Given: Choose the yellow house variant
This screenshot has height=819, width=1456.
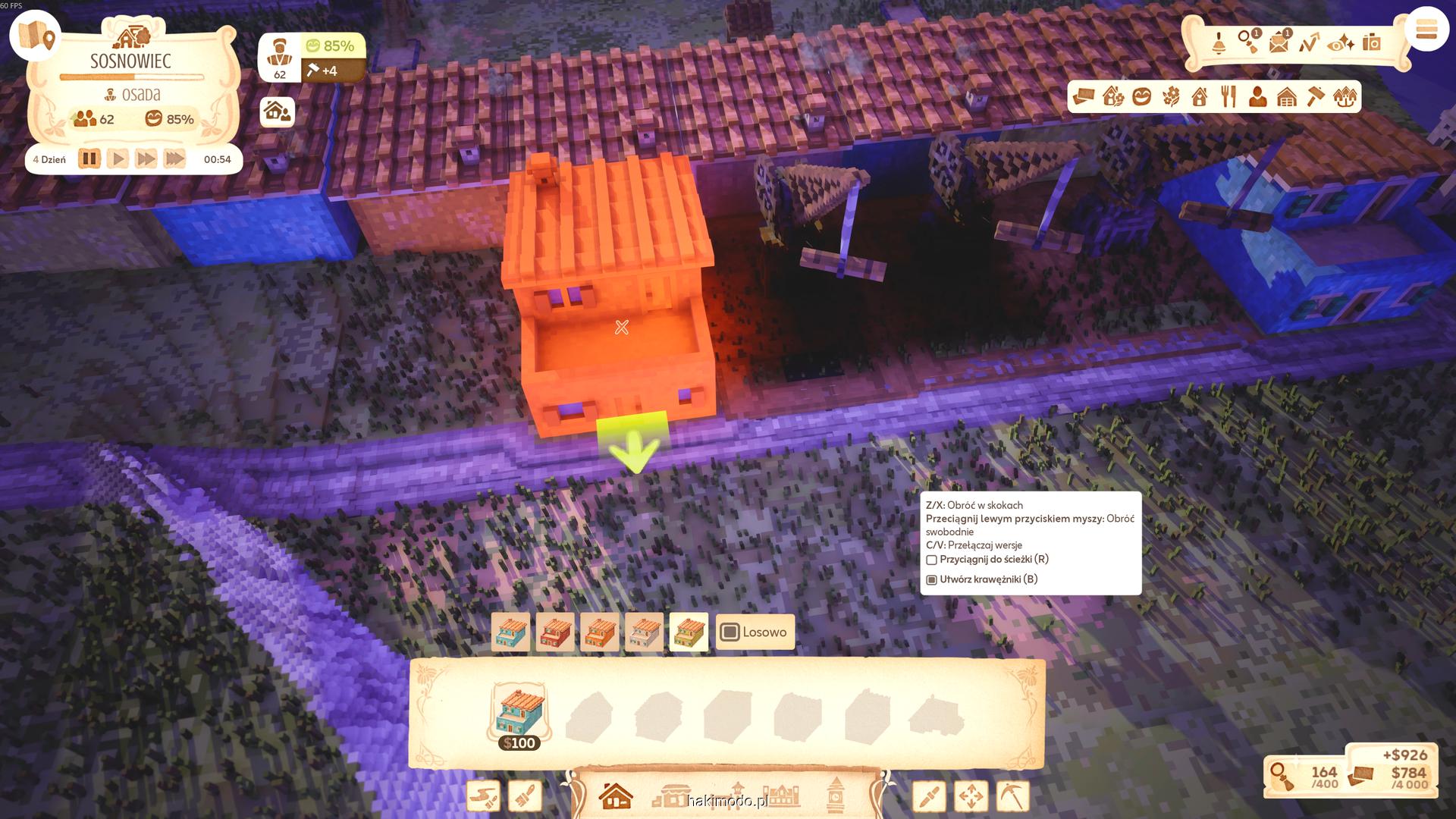Looking at the screenshot, I should (x=689, y=632).
